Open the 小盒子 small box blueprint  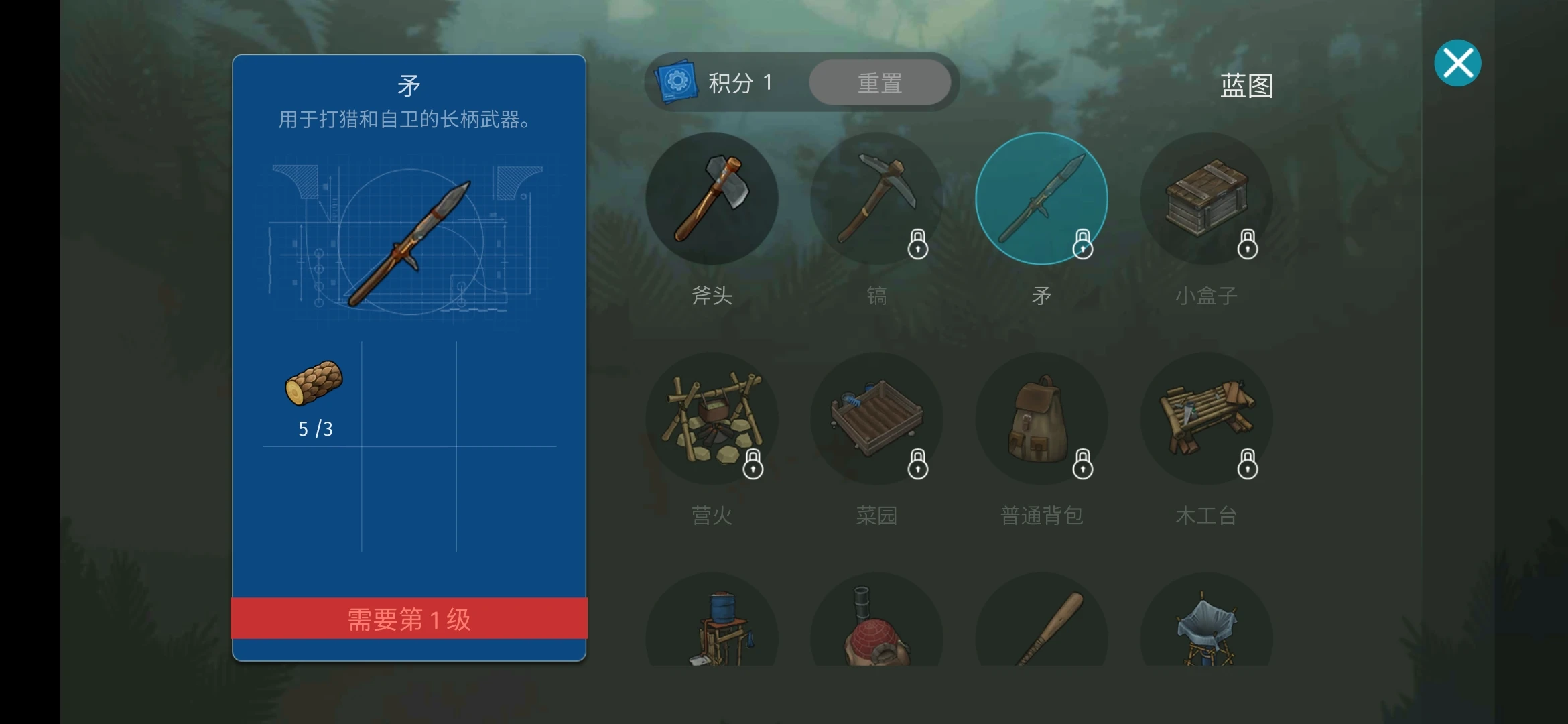pos(1206,198)
